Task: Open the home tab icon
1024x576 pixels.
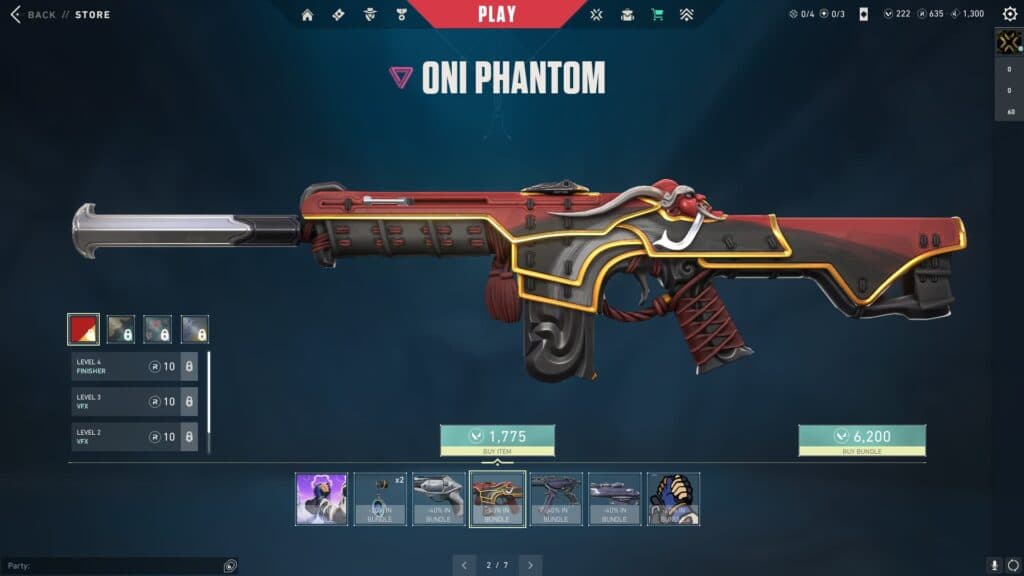Action: click(x=307, y=15)
